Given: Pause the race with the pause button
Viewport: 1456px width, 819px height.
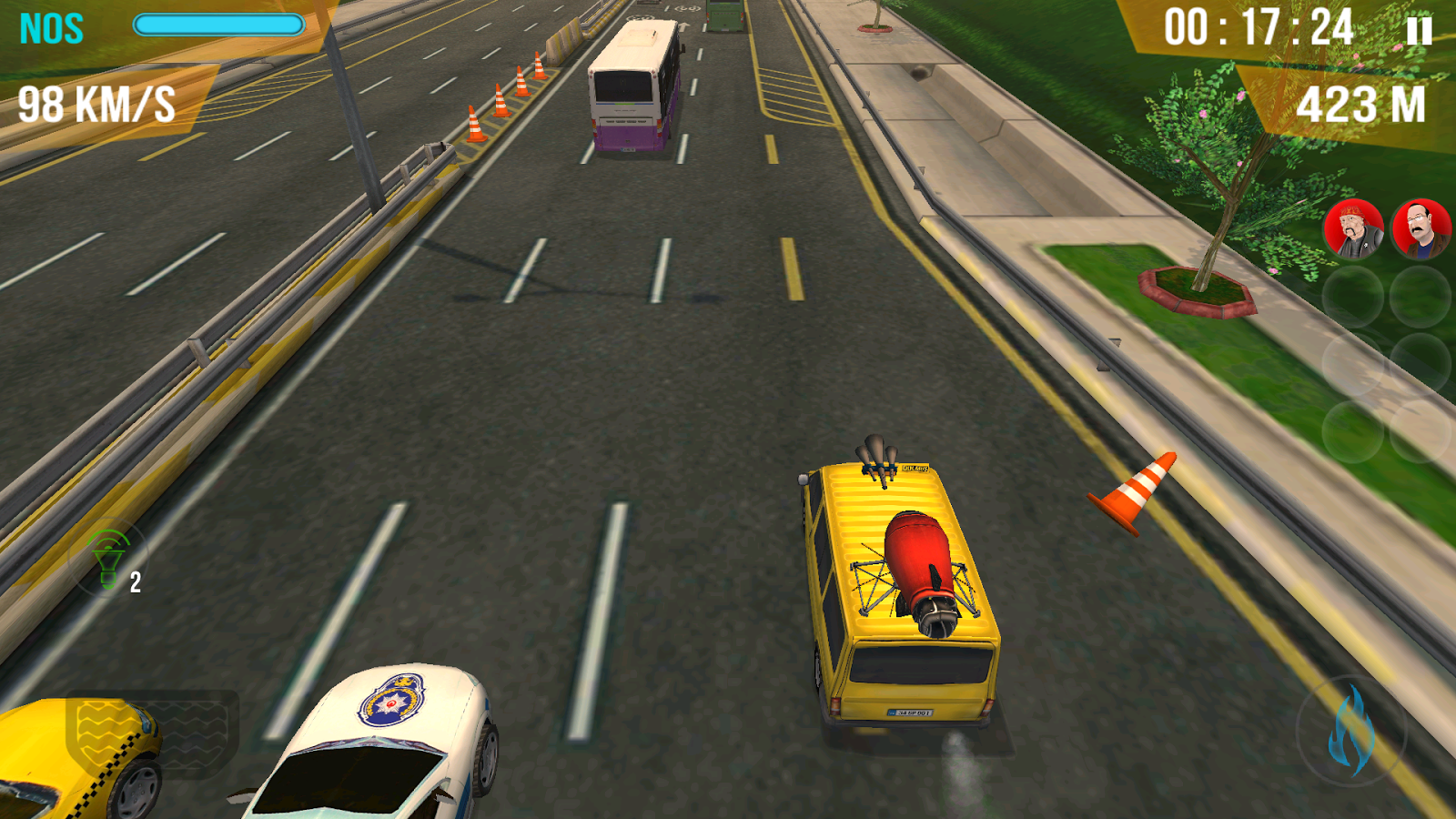Looking at the screenshot, I should coord(1418,32).
